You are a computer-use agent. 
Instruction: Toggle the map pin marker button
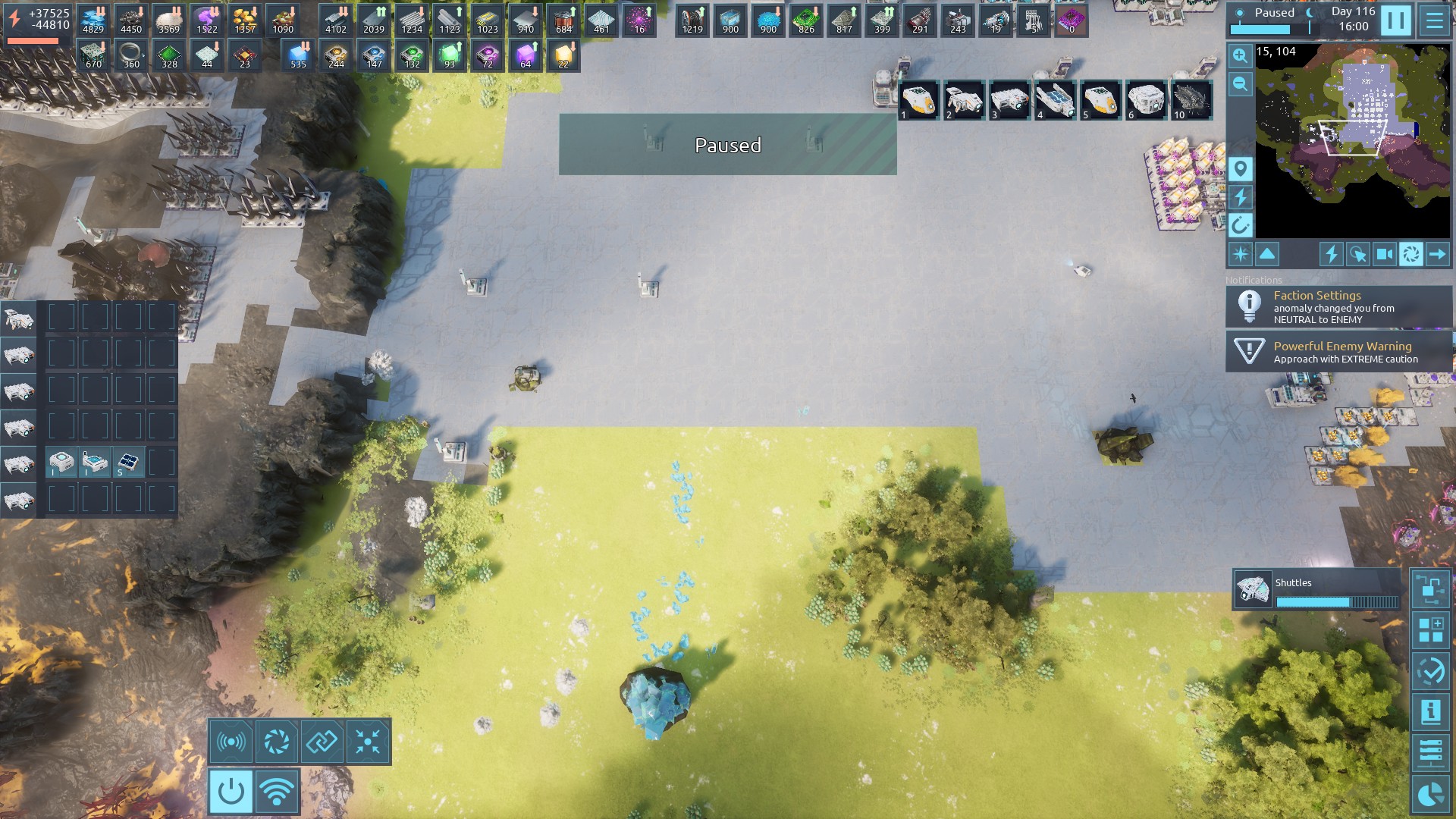click(x=1241, y=168)
